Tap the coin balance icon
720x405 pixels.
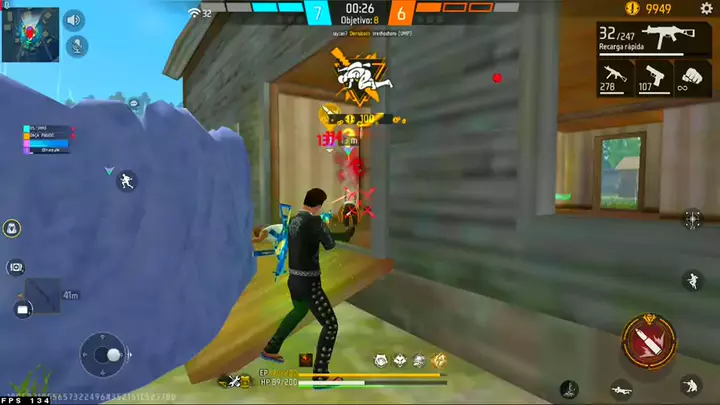click(631, 9)
